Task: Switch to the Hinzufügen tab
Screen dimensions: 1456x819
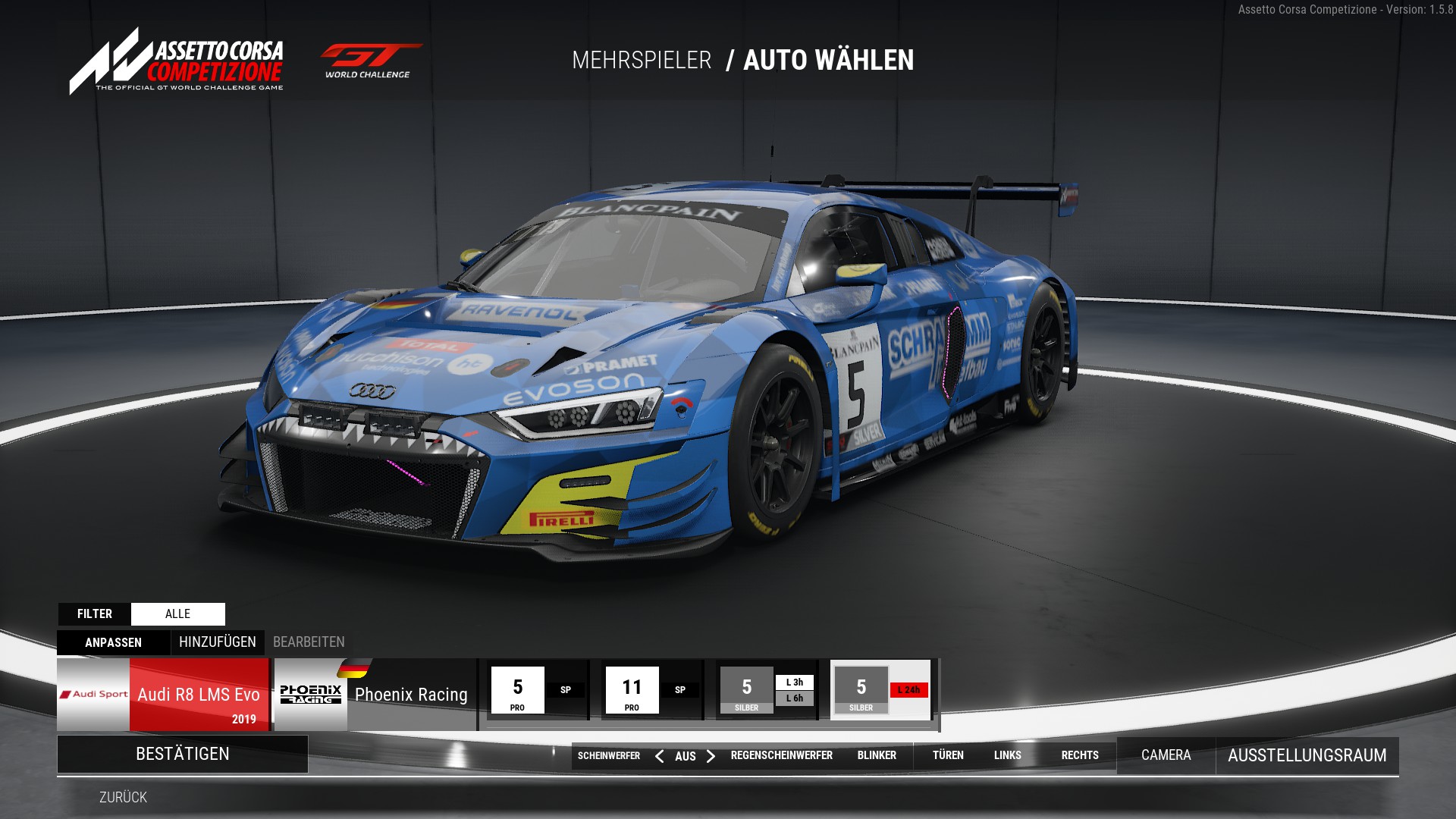Action: [218, 642]
